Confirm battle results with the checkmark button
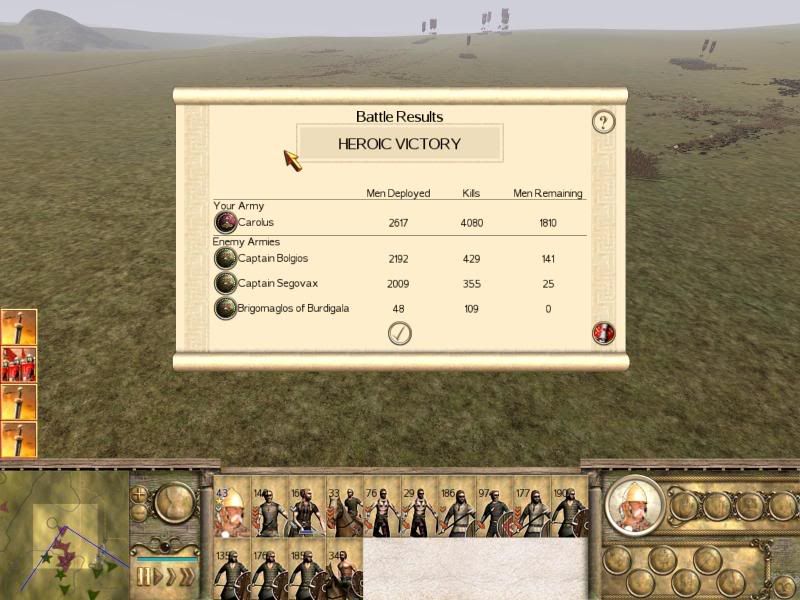Image resolution: width=800 pixels, height=600 pixels. click(399, 333)
